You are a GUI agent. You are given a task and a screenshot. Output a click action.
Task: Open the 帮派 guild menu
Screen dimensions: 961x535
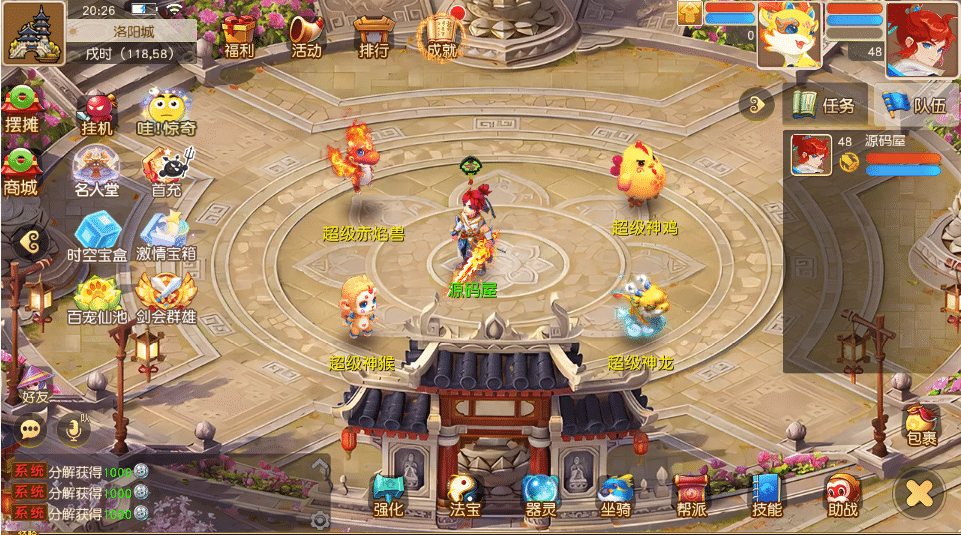(x=691, y=495)
